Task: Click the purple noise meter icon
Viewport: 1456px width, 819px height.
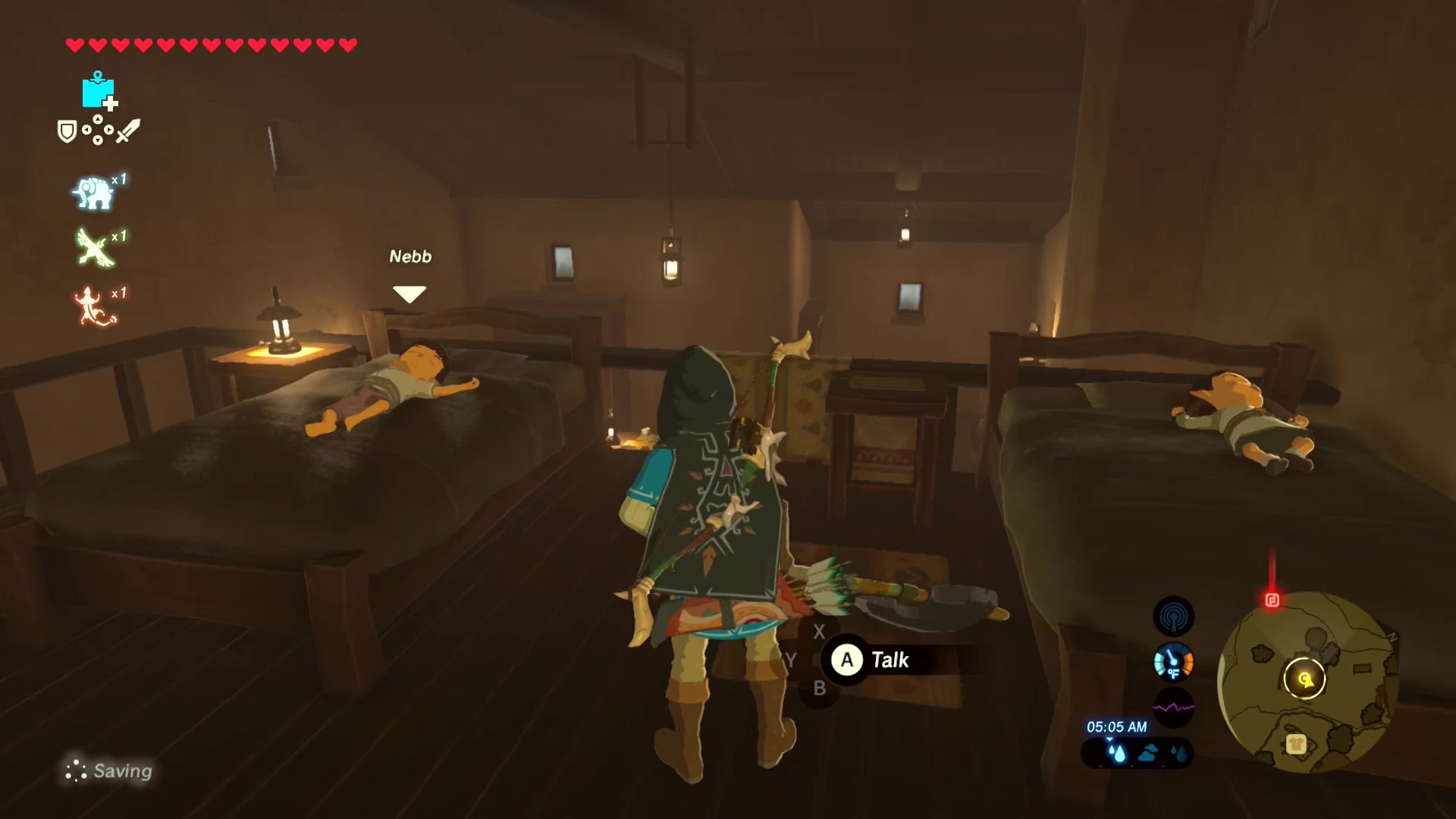Action: coord(1173,708)
